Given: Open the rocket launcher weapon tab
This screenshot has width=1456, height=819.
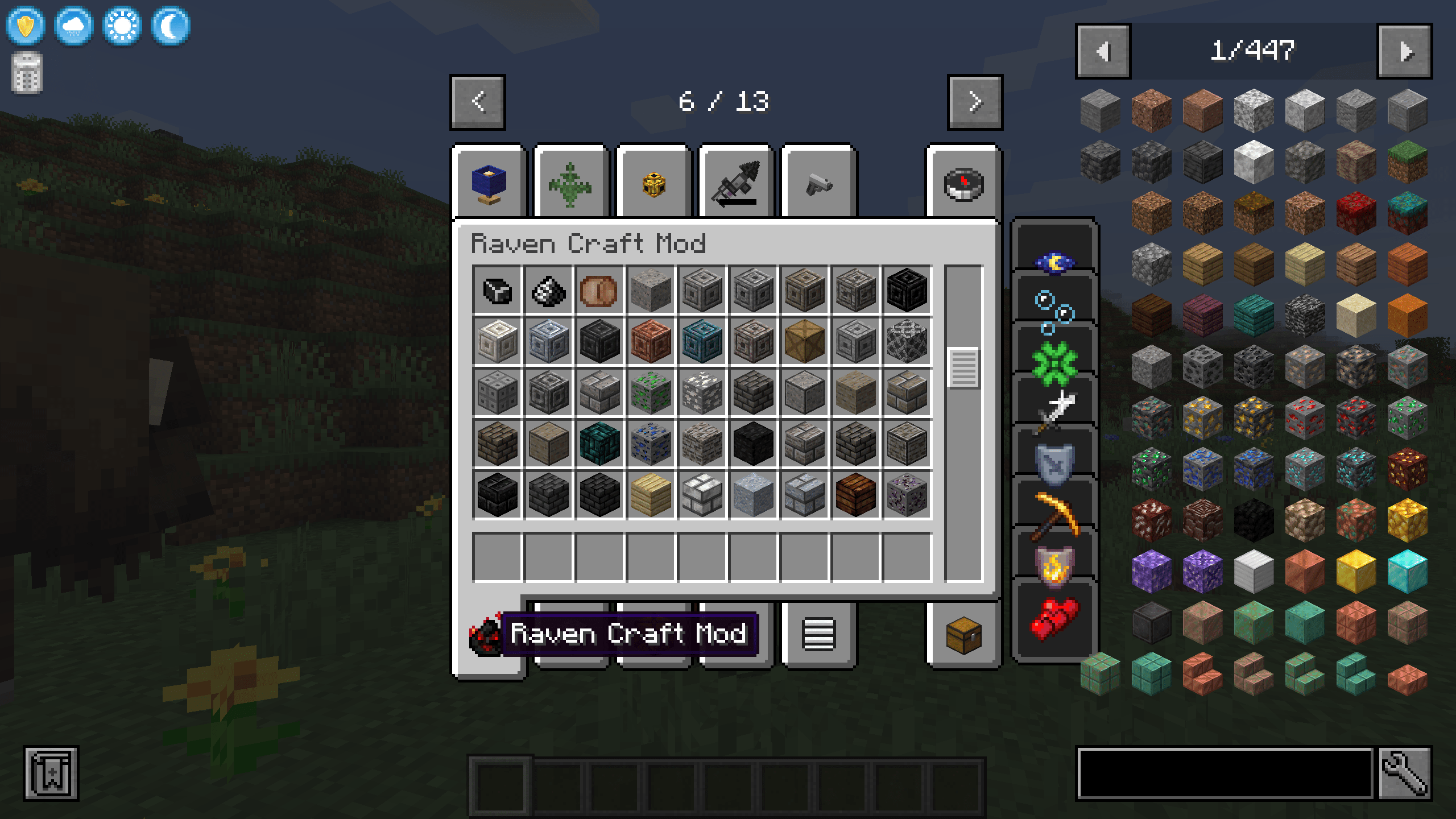Looking at the screenshot, I should click(x=735, y=183).
